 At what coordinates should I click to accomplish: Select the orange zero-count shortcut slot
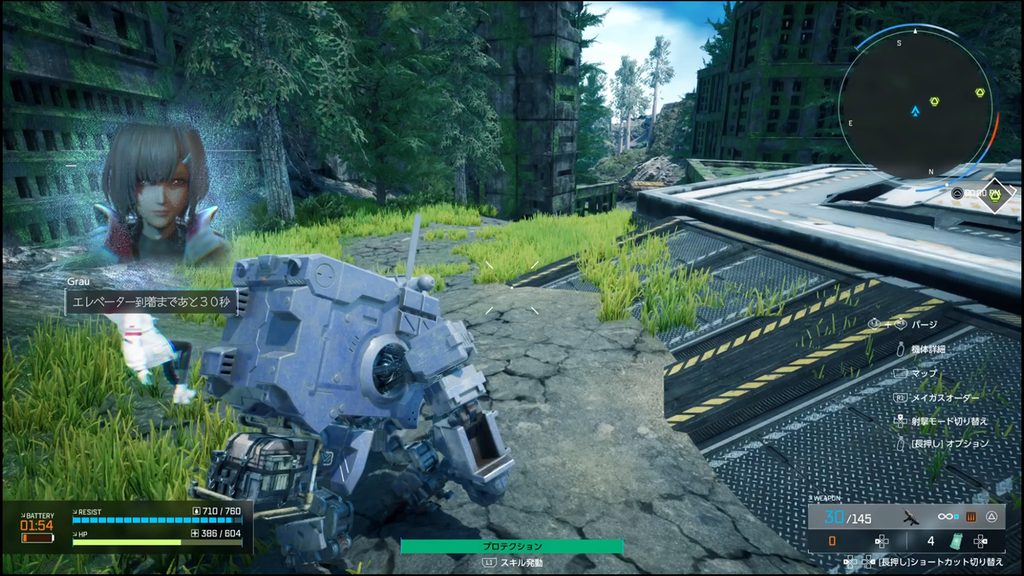pos(833,541)
